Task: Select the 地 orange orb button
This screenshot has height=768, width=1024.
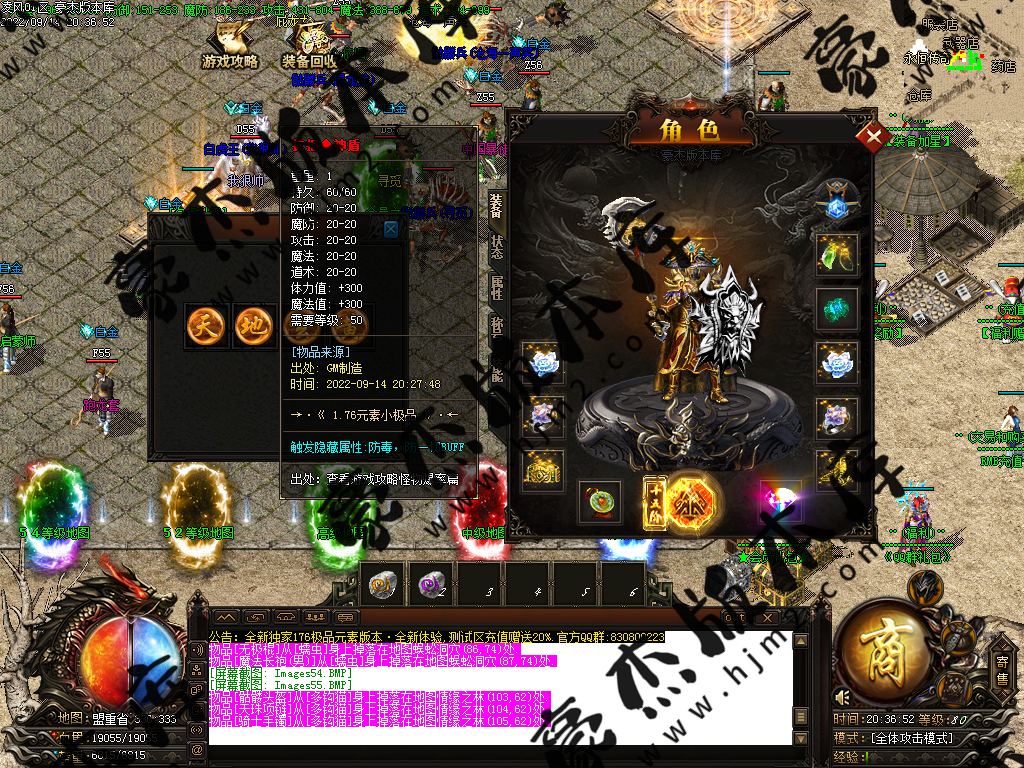Action: pos(254,326)
